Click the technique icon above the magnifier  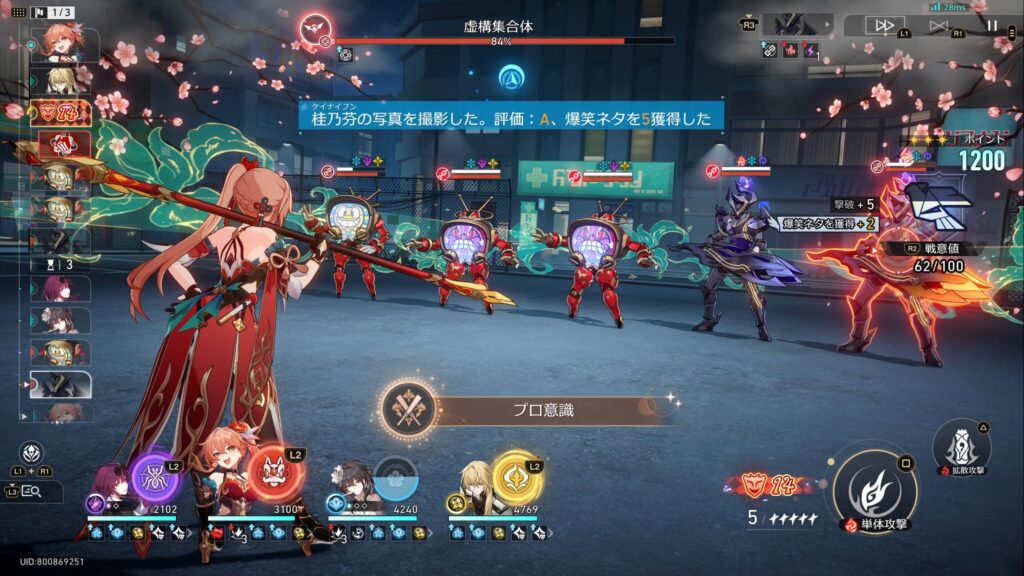(x=31, y=452)
